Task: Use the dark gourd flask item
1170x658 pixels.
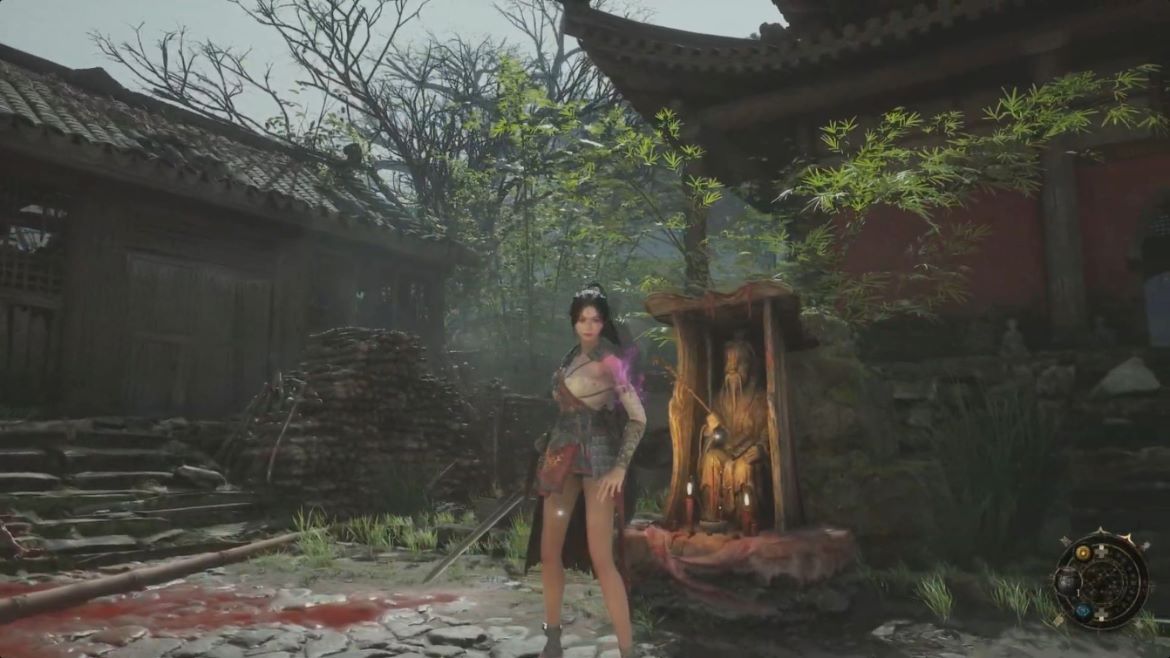Action: (1066, 582)
